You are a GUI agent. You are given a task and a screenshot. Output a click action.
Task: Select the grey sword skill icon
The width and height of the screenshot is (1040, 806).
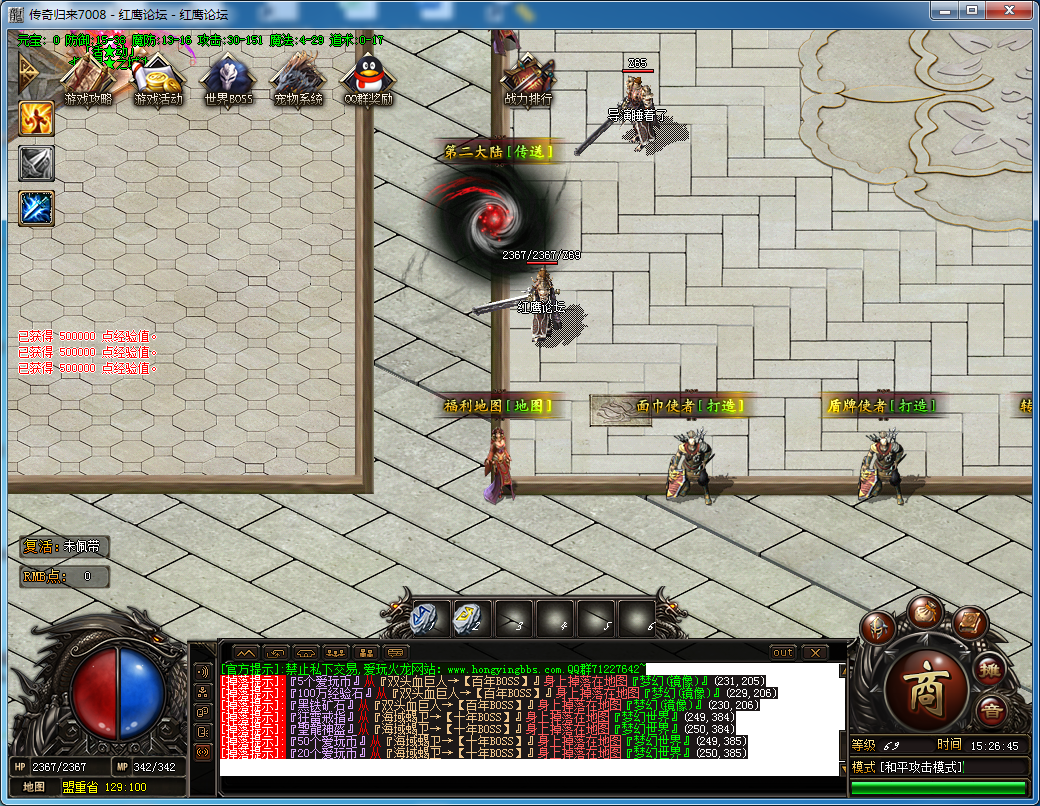click(x=37, y=163)
